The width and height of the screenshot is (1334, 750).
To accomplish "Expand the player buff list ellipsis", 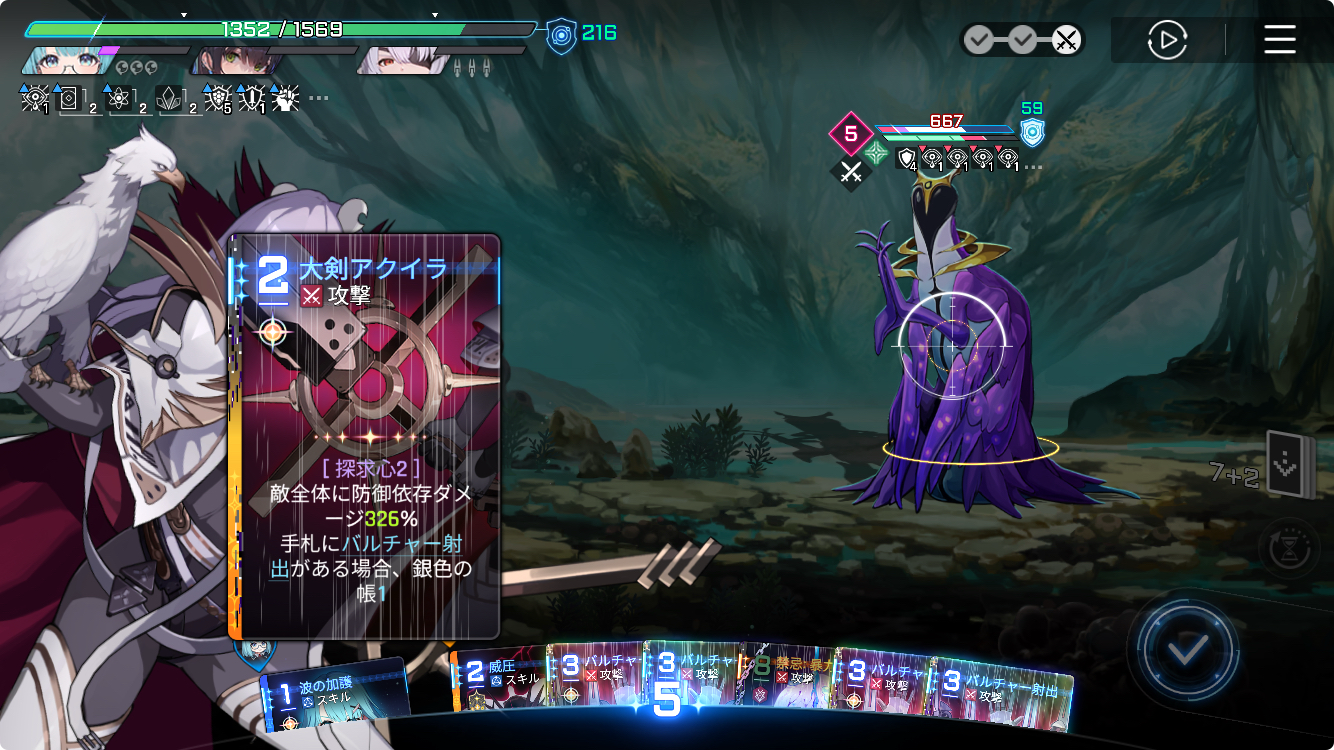I will (x=318, y=98).
